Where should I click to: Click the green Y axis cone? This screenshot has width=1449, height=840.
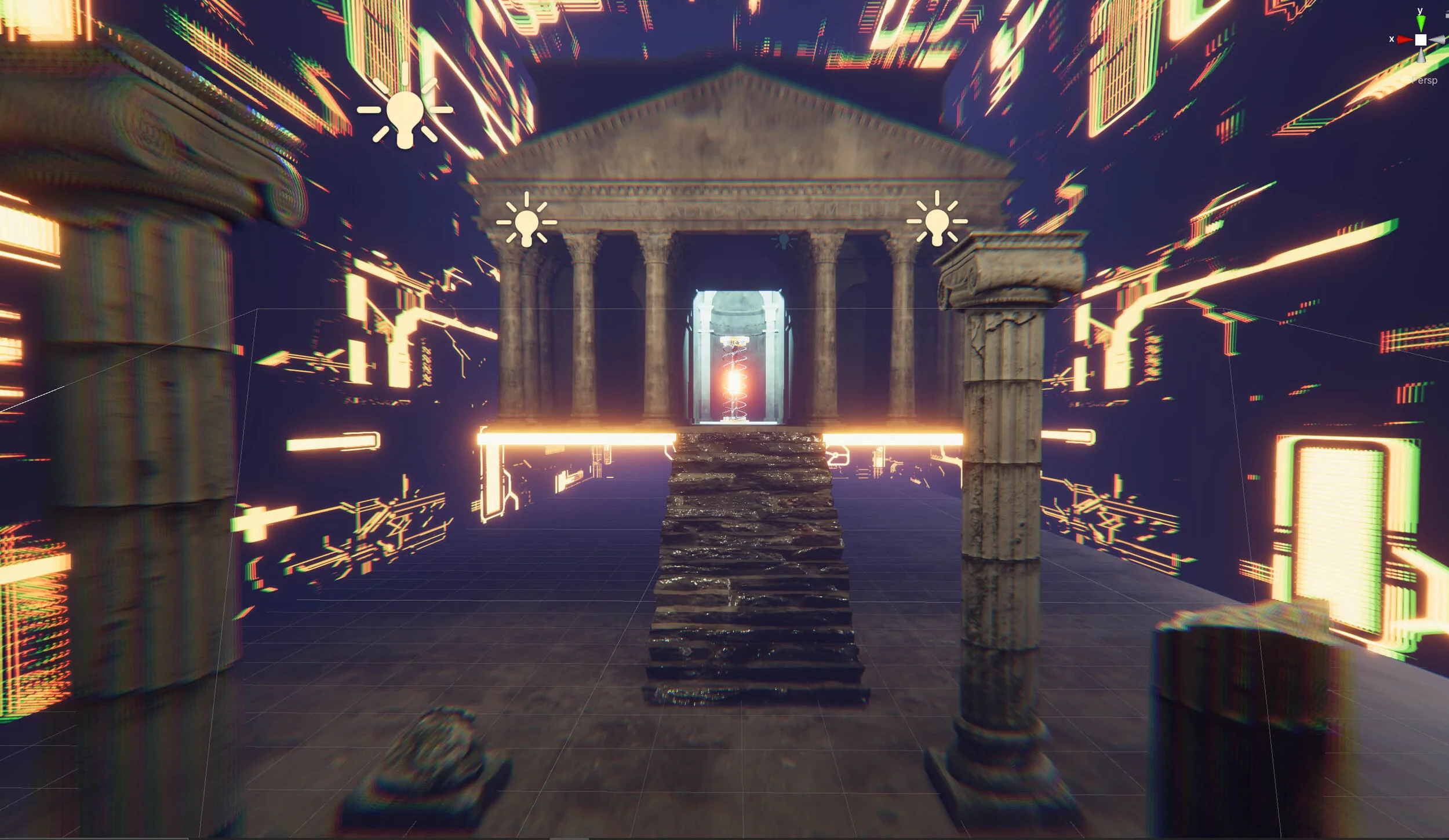(x=1421, y=24)
